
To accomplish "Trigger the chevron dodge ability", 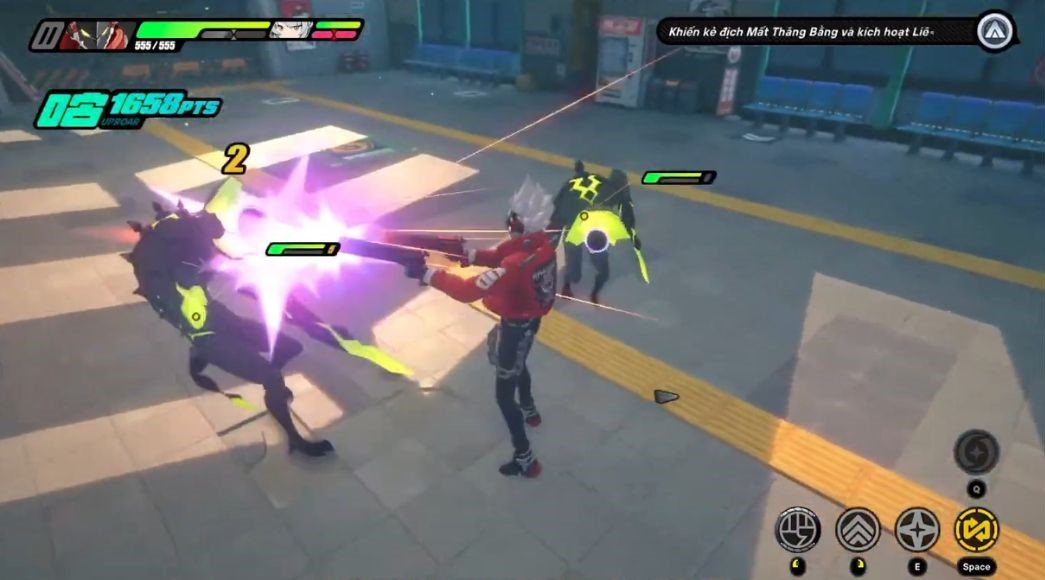I will coord(858,529).
